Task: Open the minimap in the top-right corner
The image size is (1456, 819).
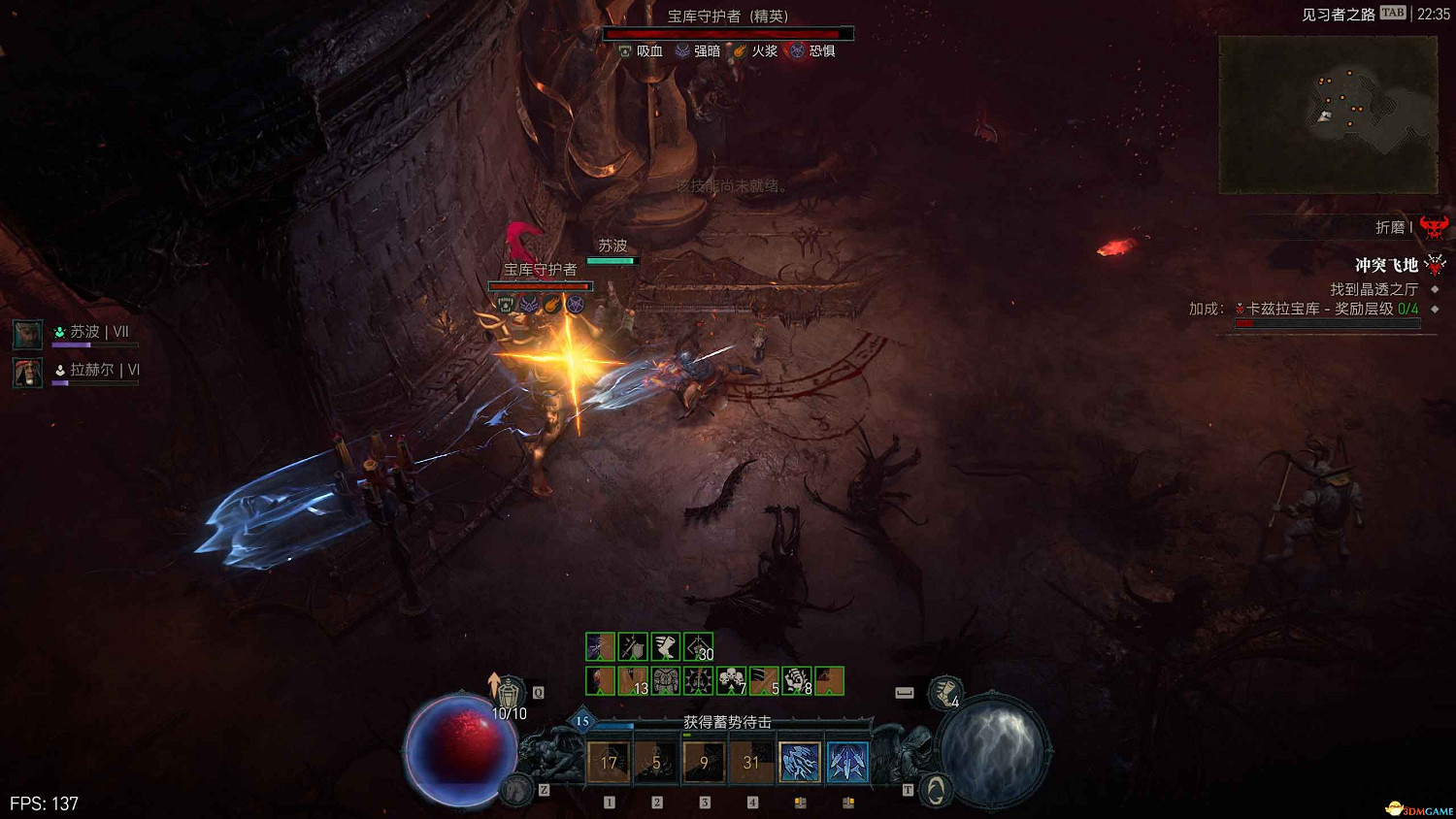Action: [1328, 115]
